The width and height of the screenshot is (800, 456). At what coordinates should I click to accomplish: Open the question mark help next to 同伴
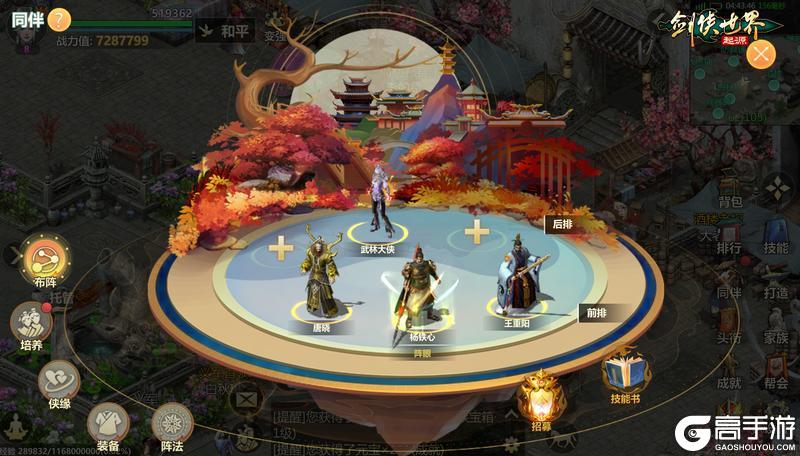tap(59, 18)
